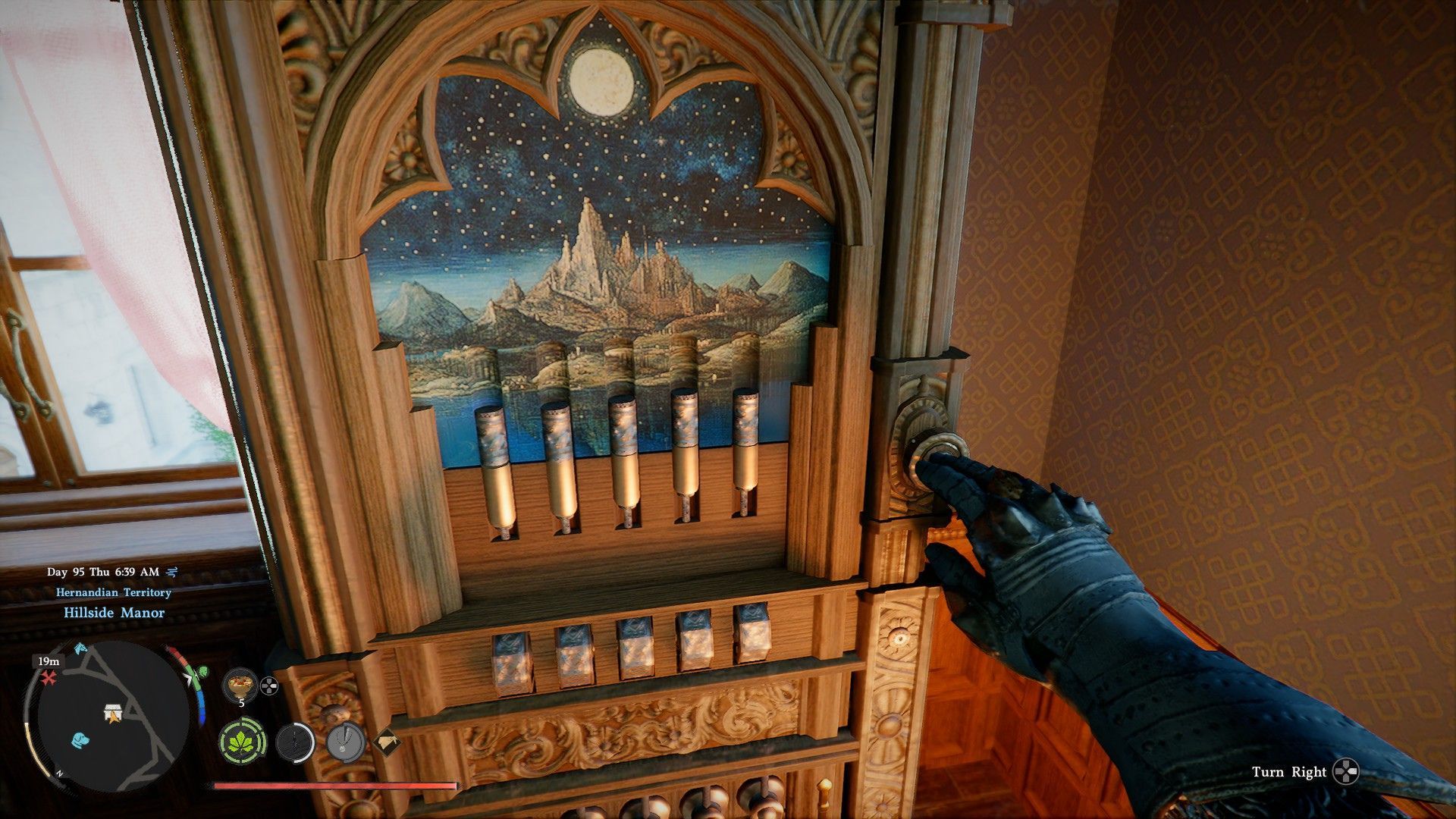The height and width of the screenshot is (819, 1456).
Task: Choose the grey necklace equipment slot
Action: click(x=346, y=741)
